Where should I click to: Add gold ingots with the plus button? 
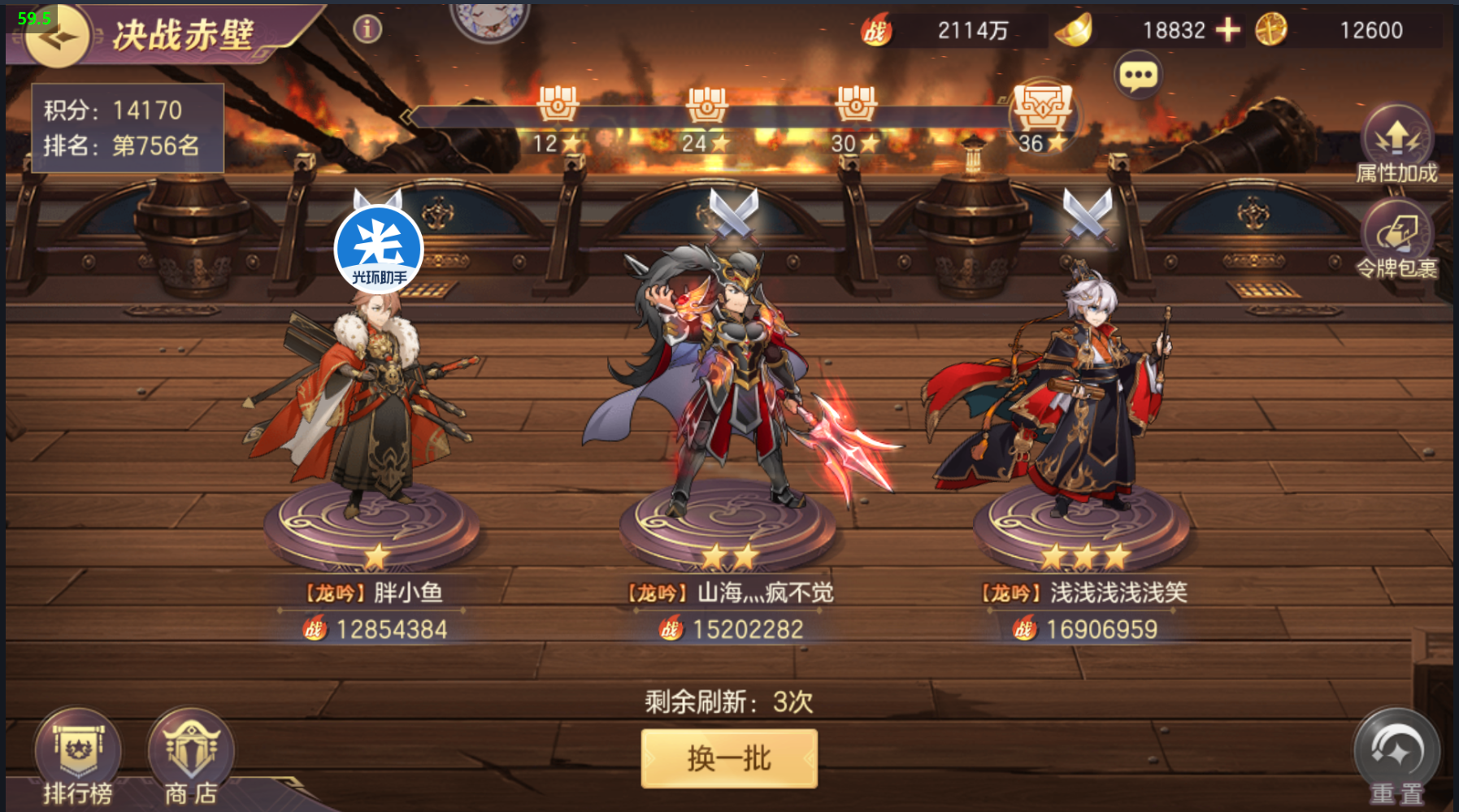[x=1227, y=30]
